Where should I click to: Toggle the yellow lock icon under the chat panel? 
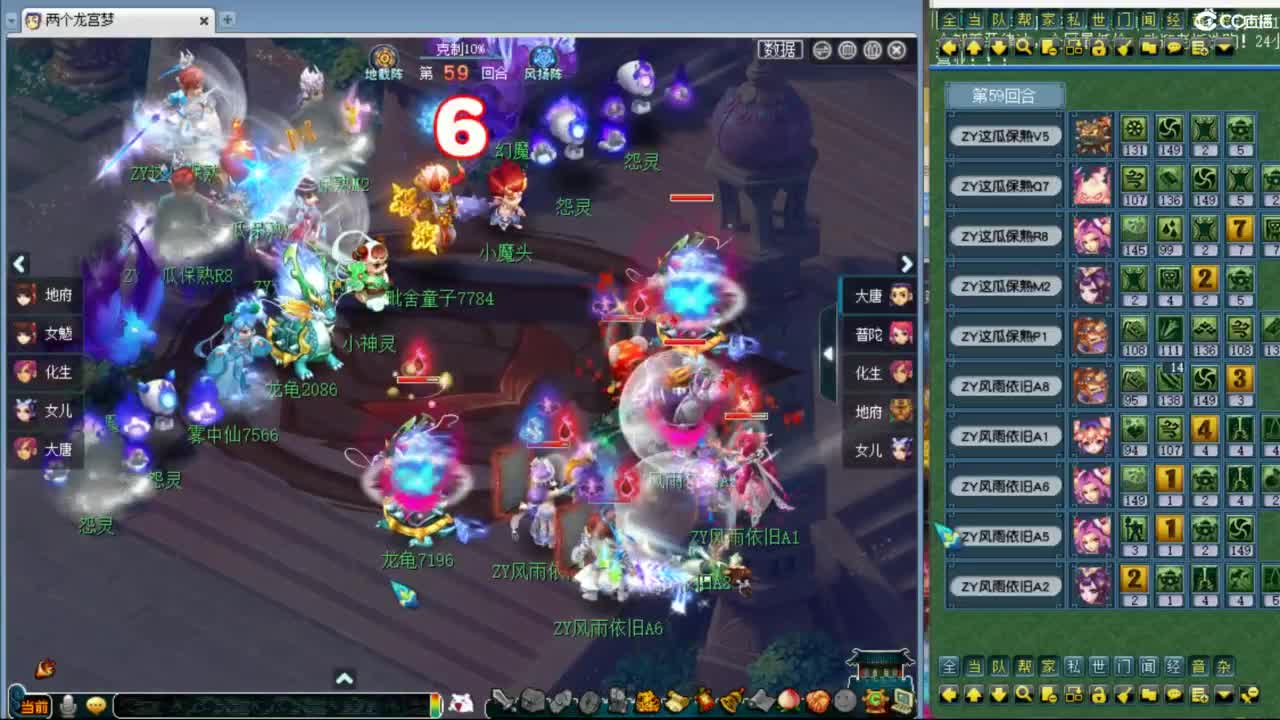click(1098, 694)
